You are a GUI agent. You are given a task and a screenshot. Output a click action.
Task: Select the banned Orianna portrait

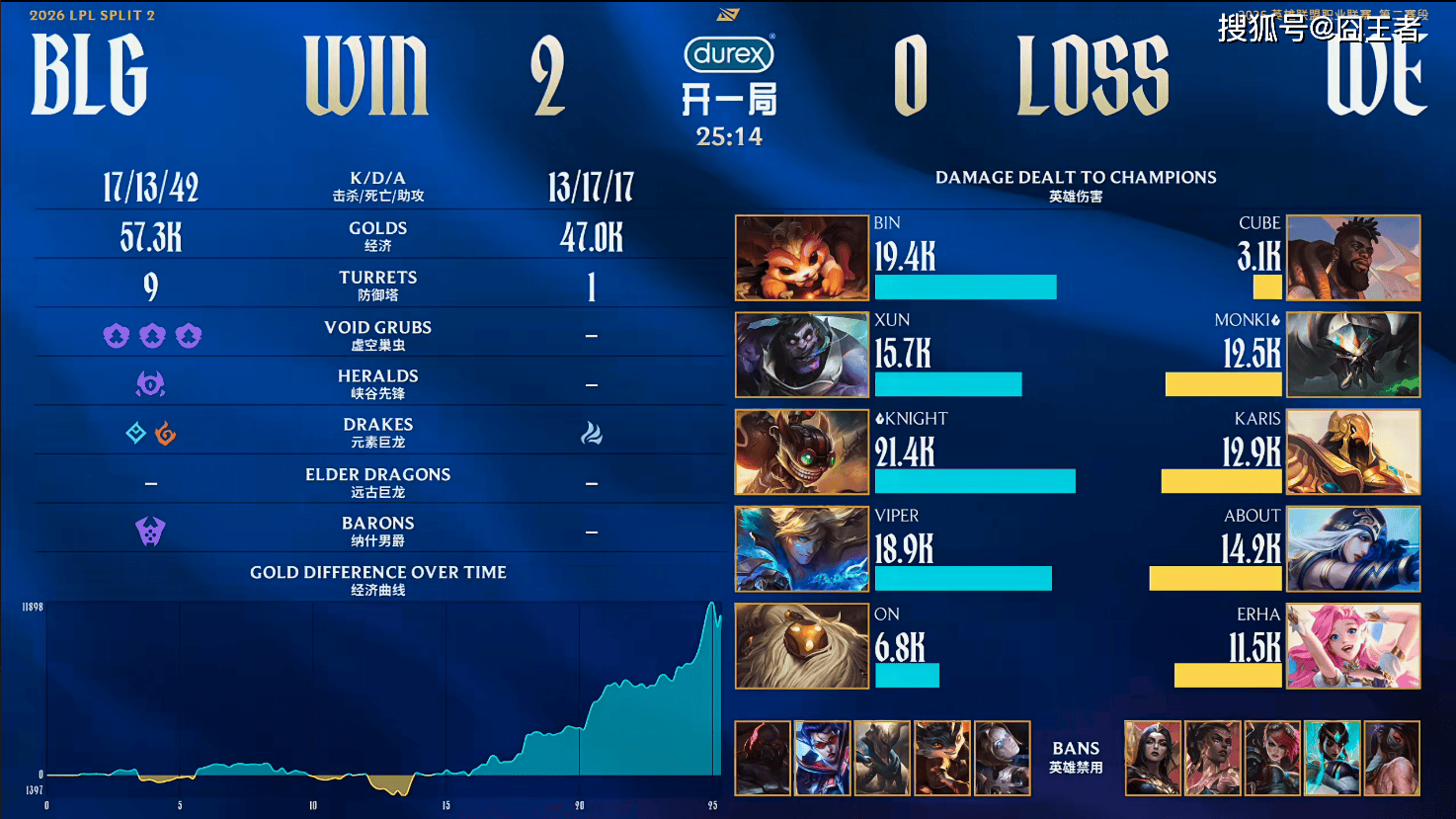[1002, 758]
